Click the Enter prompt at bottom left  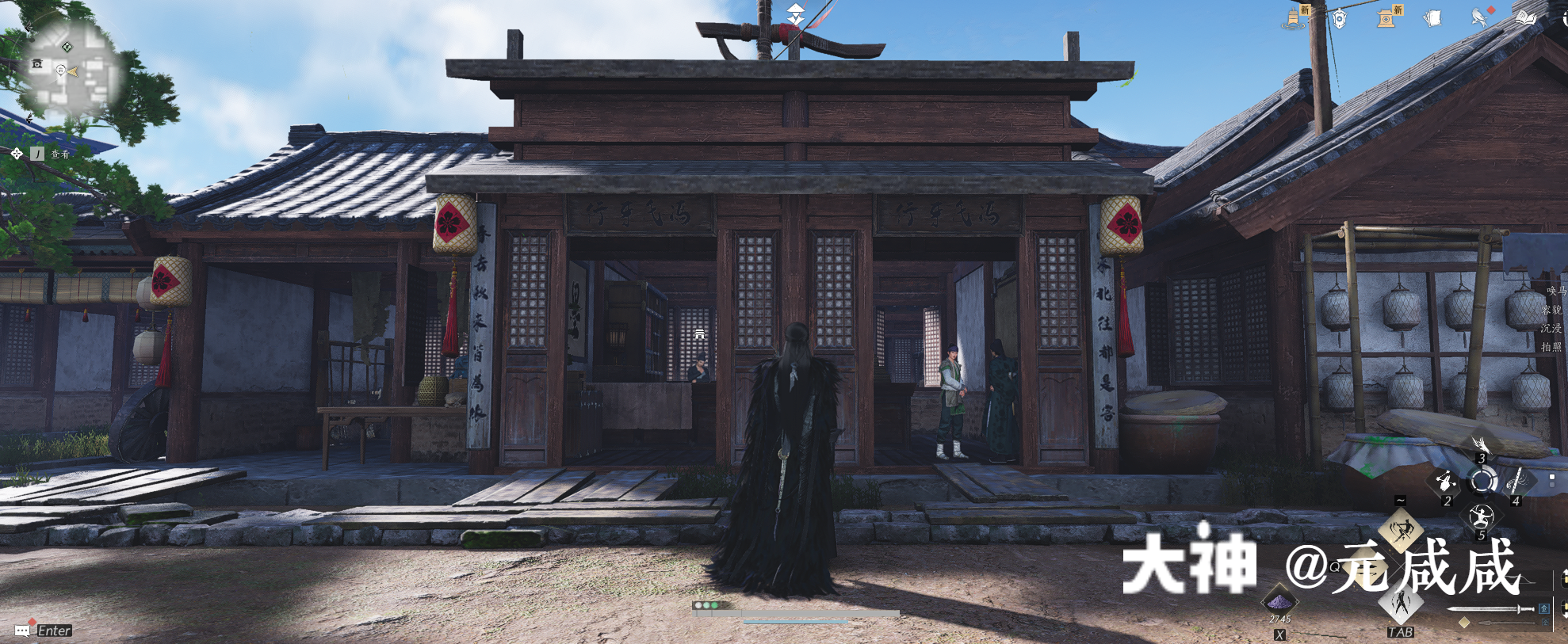[x=44, y=631]
